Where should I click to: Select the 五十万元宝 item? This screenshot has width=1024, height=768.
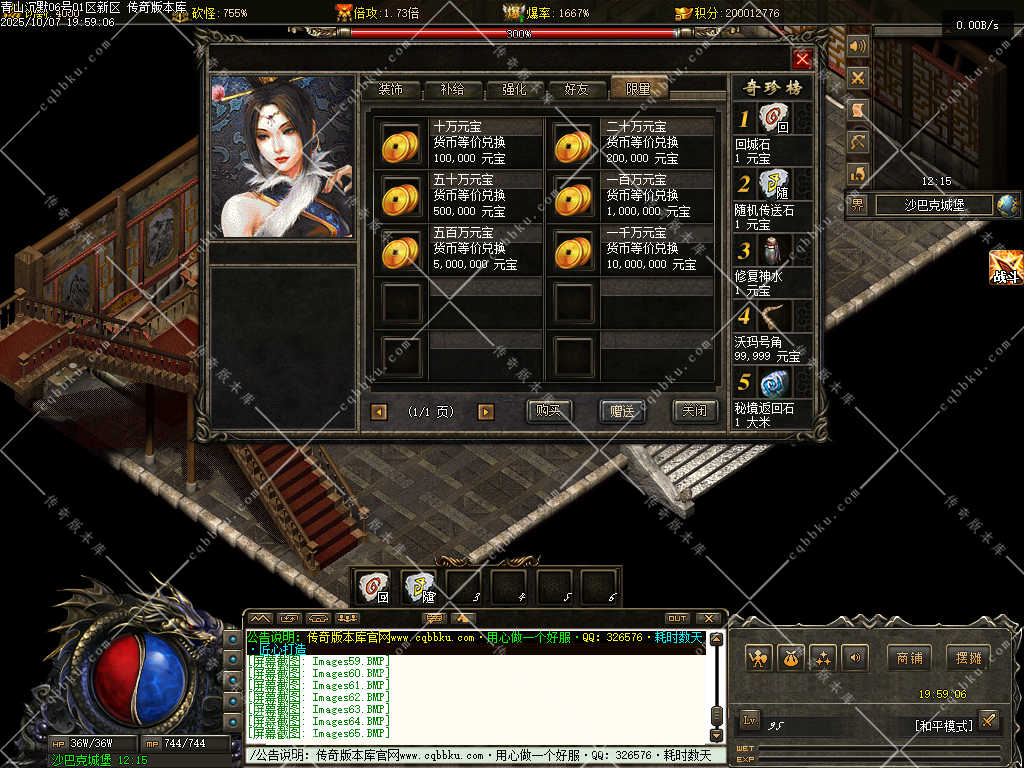point(401,197)
